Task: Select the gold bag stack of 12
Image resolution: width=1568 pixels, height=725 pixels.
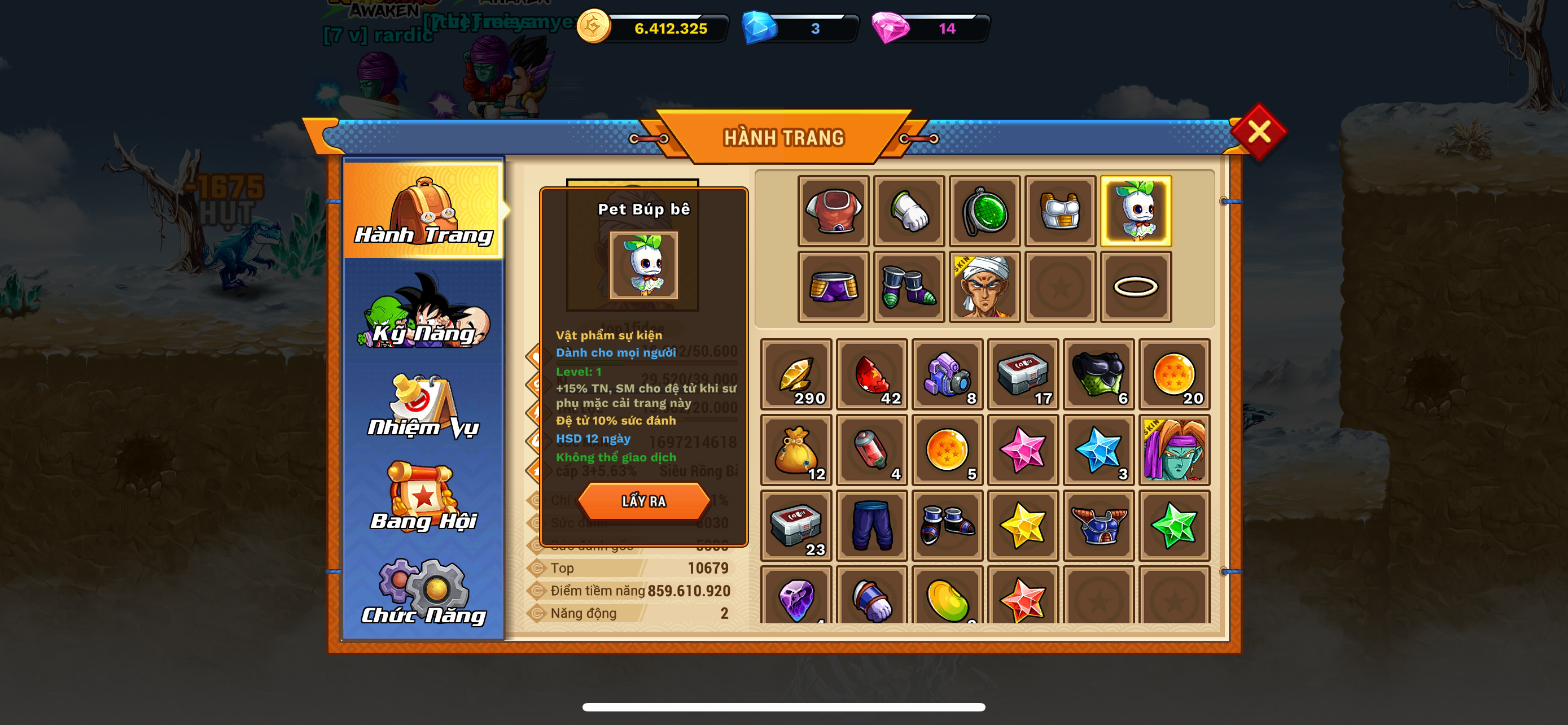Action: (x=796, y=451)
